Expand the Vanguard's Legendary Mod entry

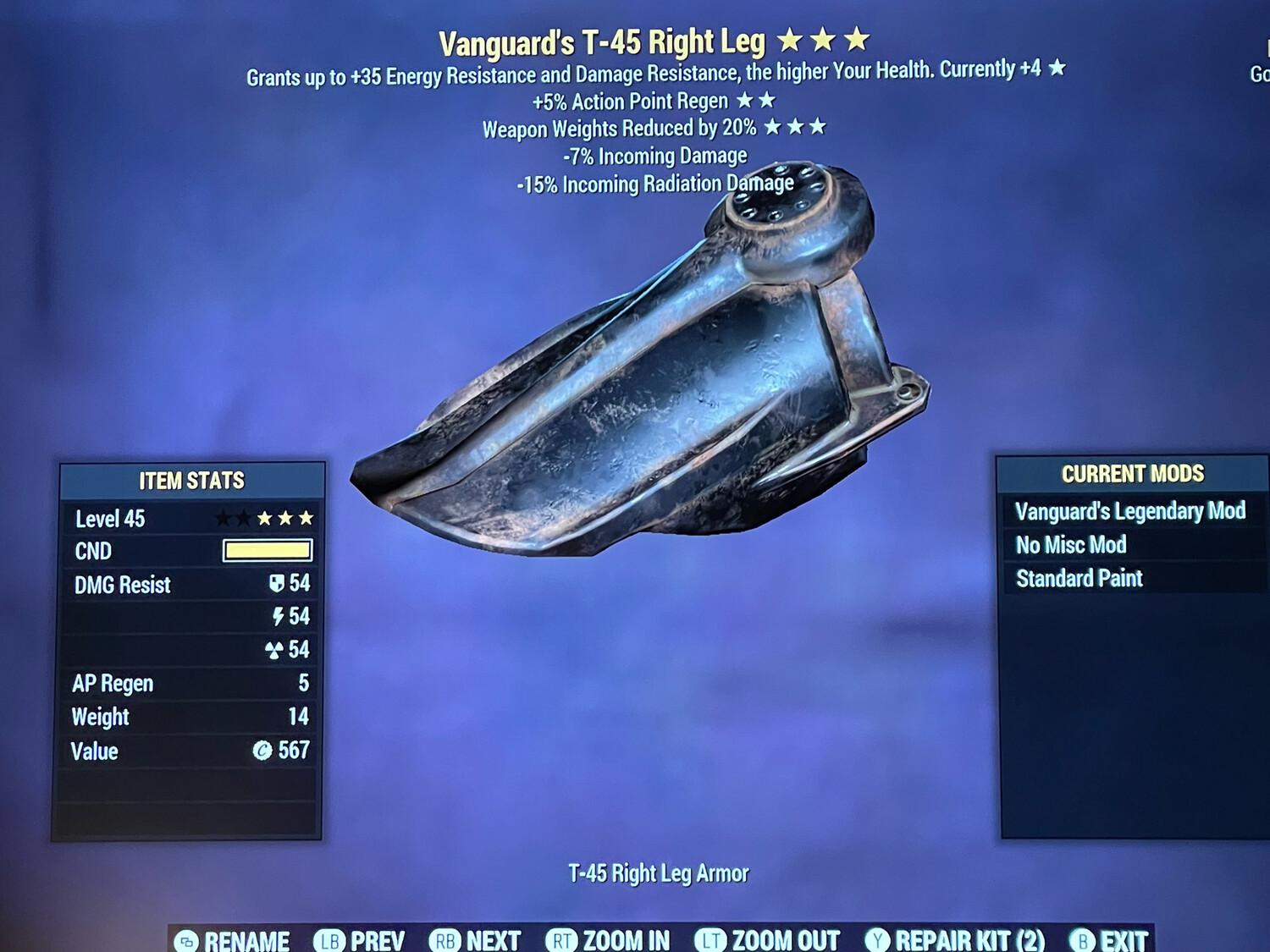[1130, 511]
